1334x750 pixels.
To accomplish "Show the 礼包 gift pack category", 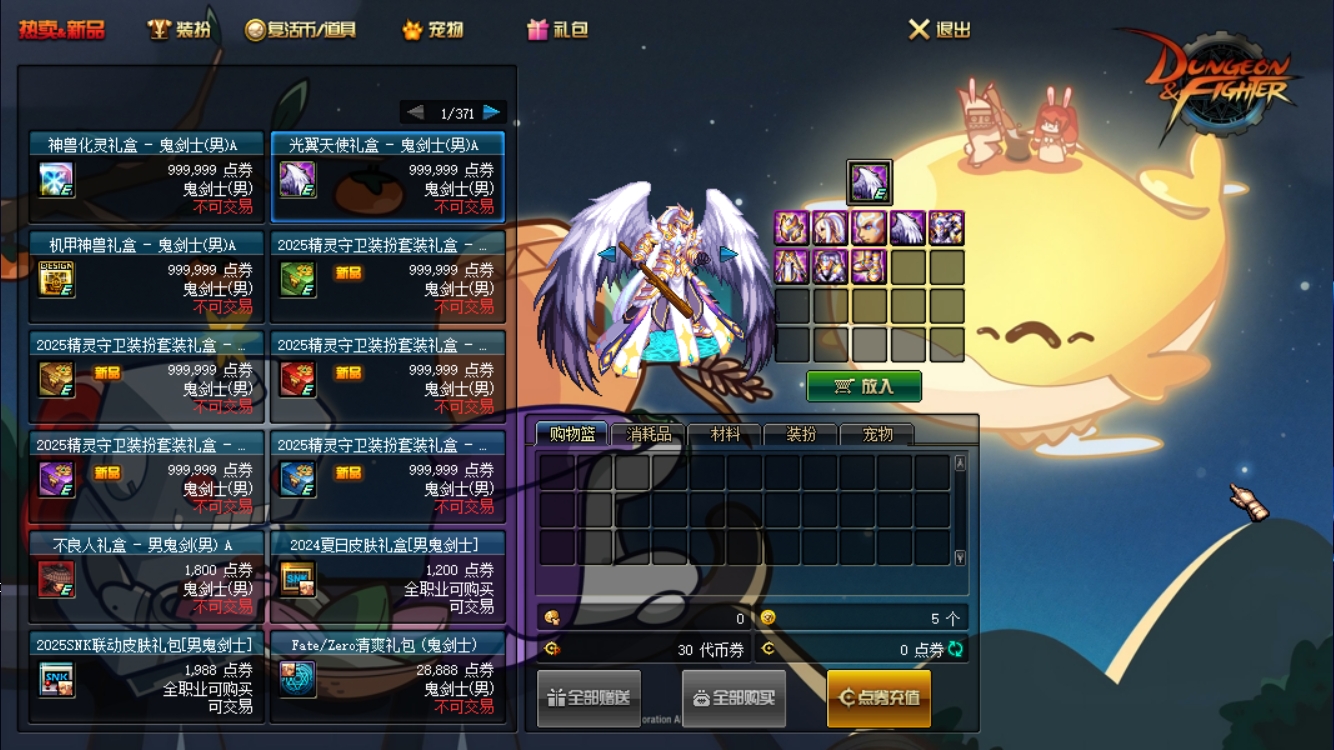I will [x=558, y=30].
